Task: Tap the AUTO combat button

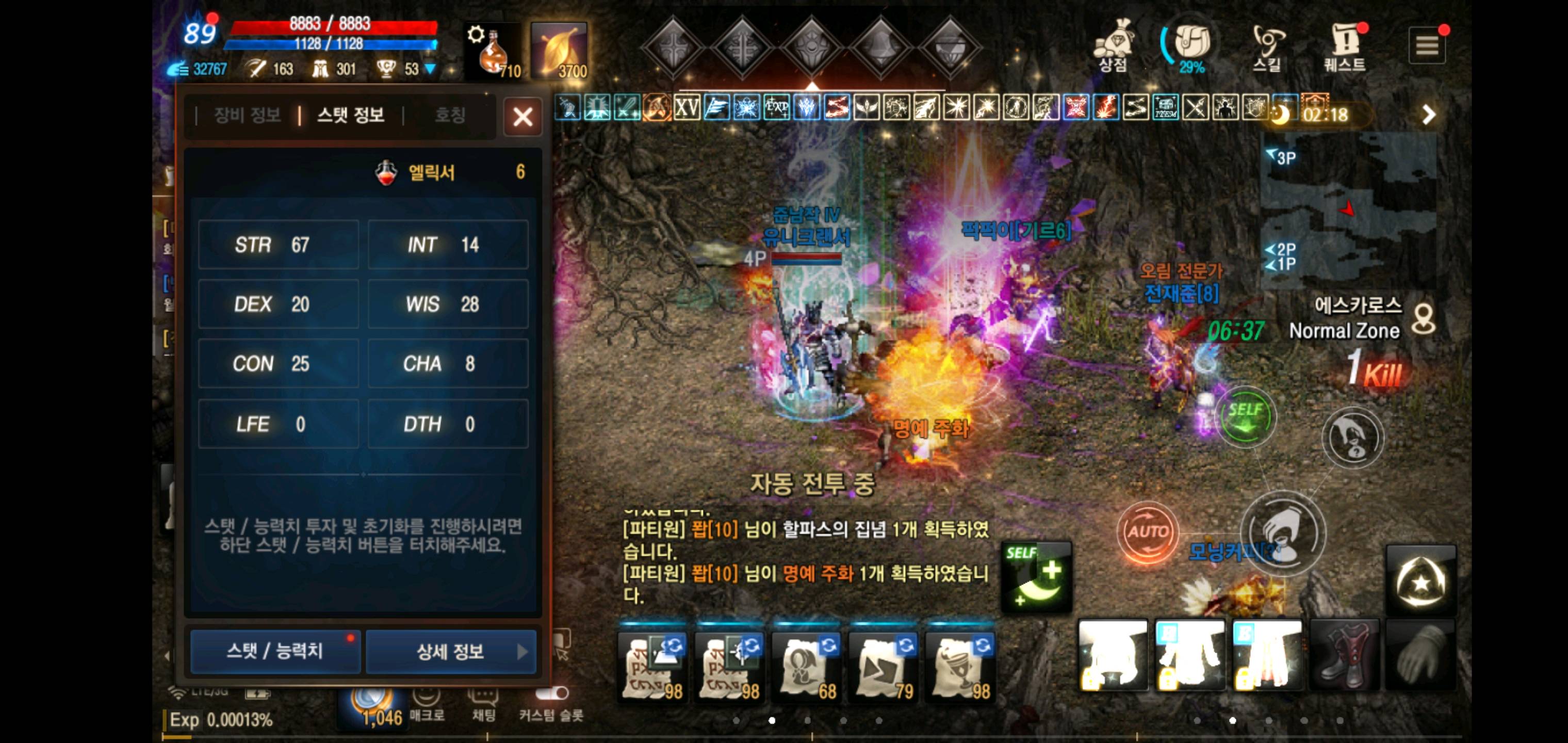Action: pyautogui.click(x=1148, y=531)
